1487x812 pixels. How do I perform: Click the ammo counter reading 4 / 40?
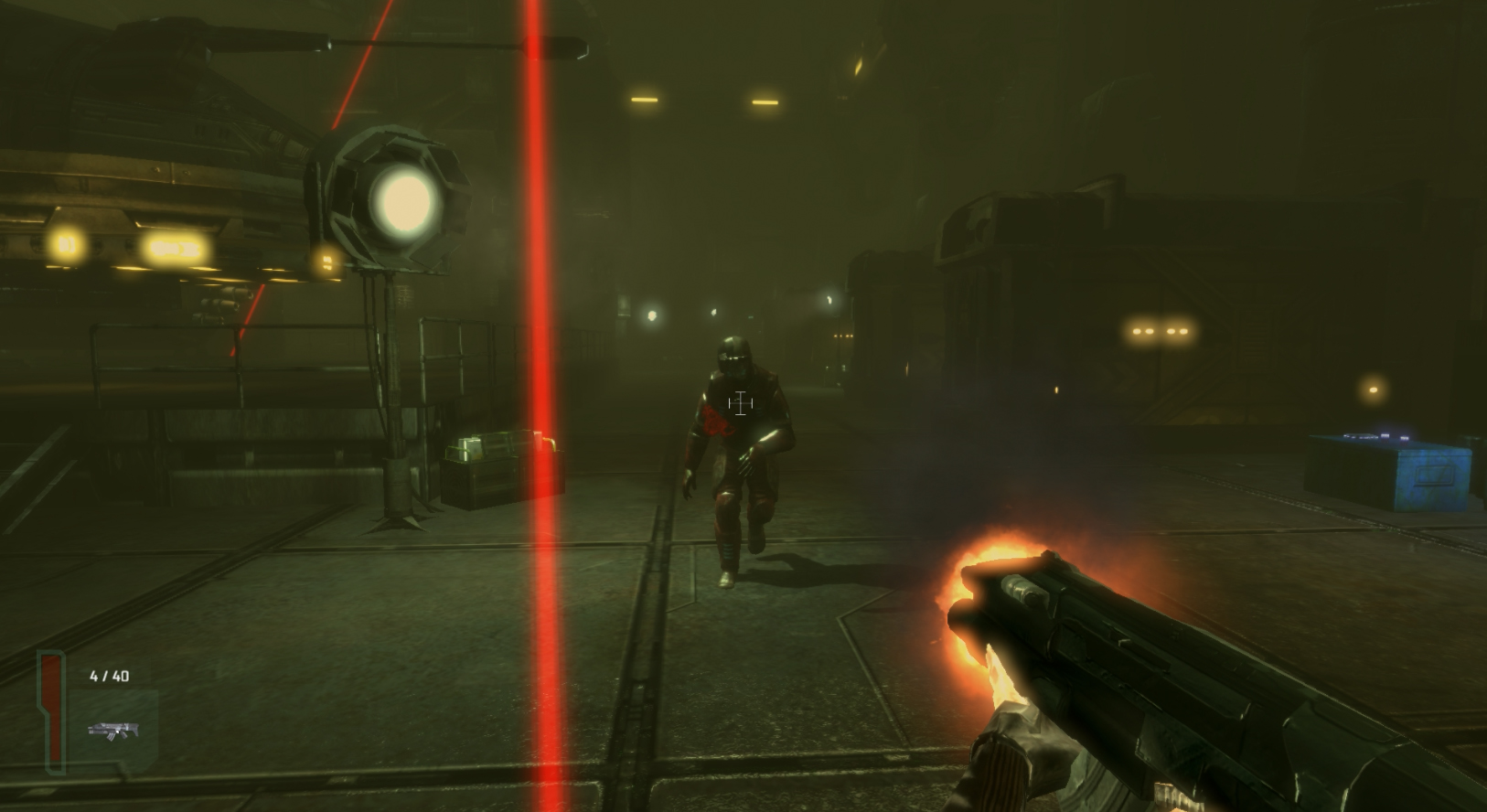tap(108, 676)
